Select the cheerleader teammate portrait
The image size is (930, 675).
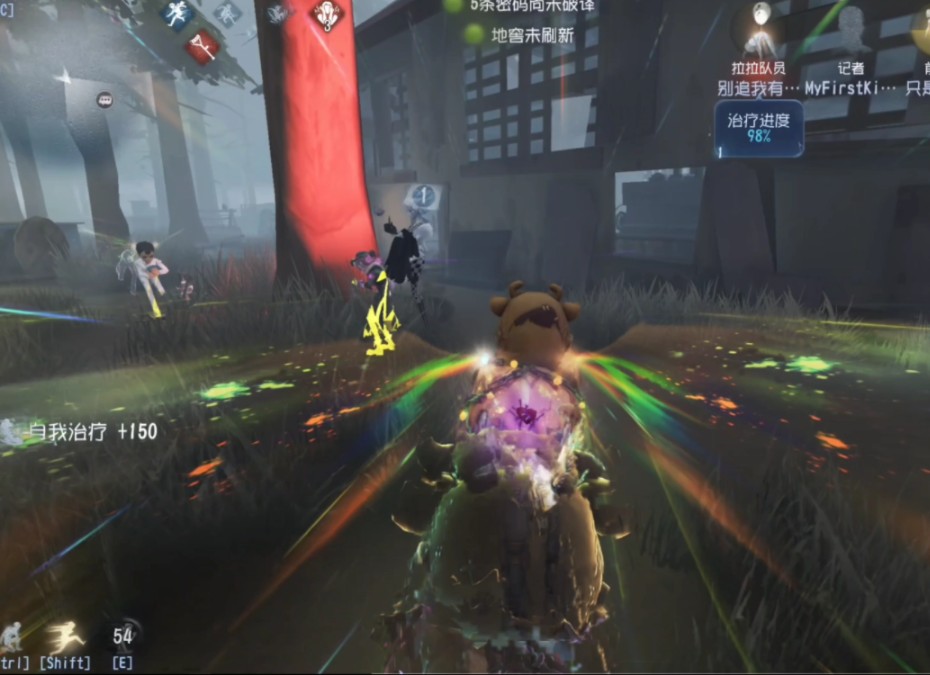point(760,32)
